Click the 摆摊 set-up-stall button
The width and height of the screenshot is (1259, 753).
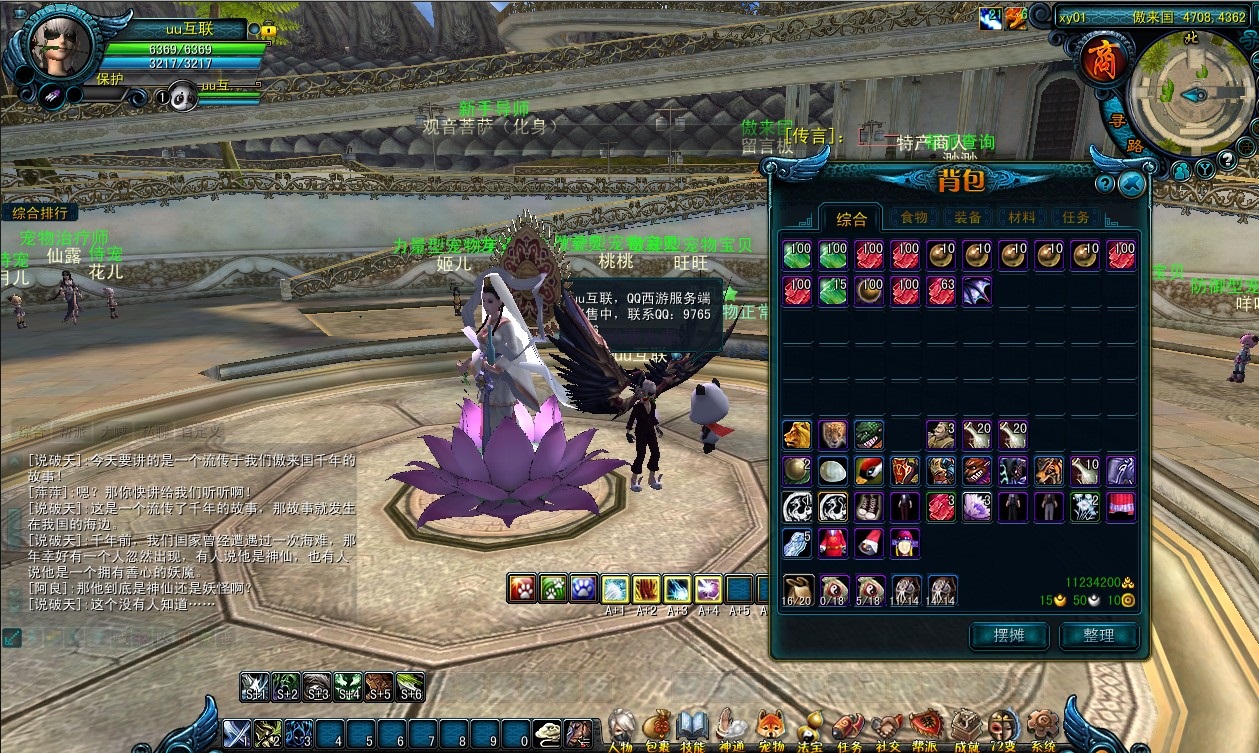1009,635
